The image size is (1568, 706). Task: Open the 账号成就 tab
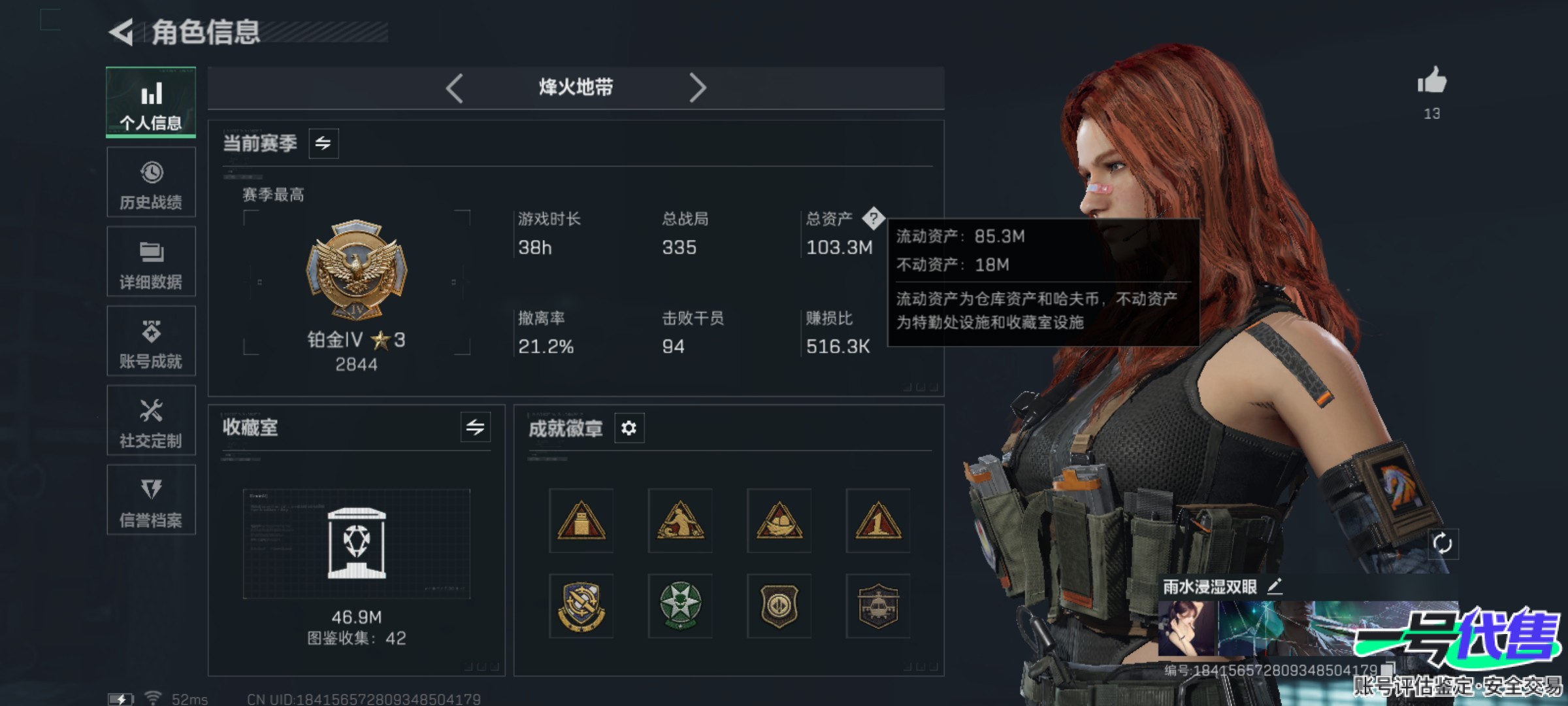(151, 341)
